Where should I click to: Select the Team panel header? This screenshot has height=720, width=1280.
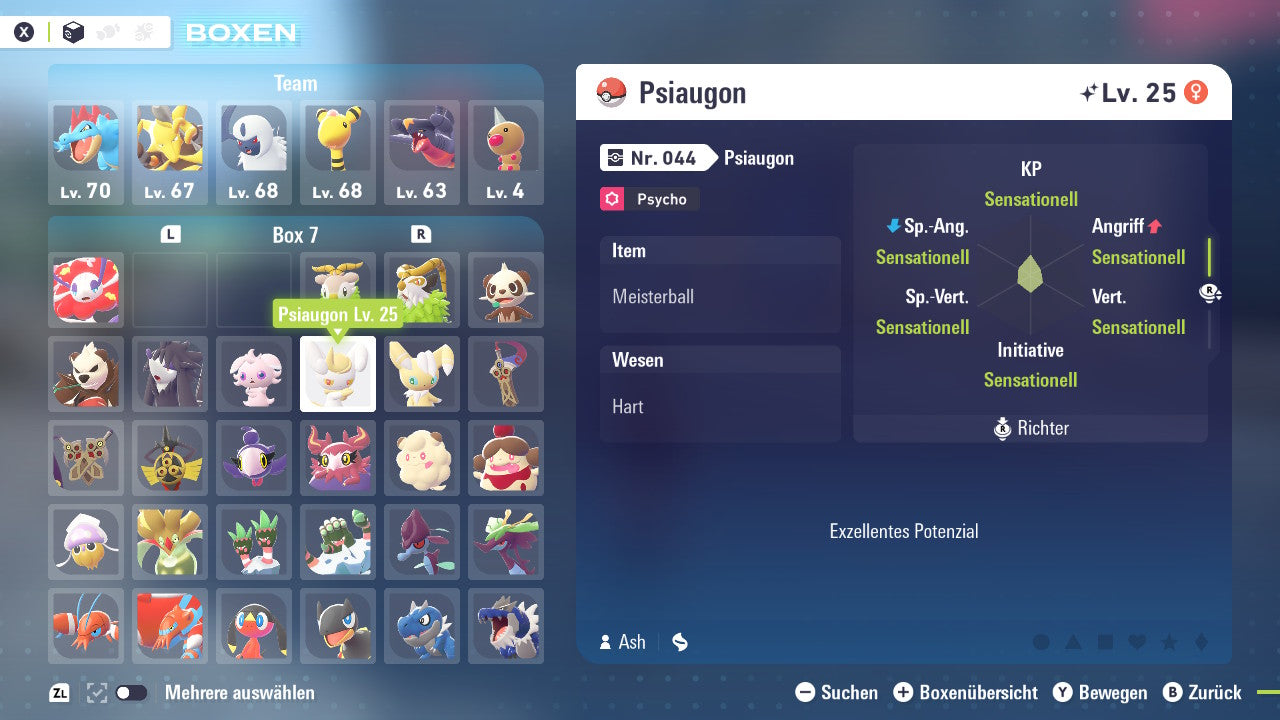(x=295, y=83)
